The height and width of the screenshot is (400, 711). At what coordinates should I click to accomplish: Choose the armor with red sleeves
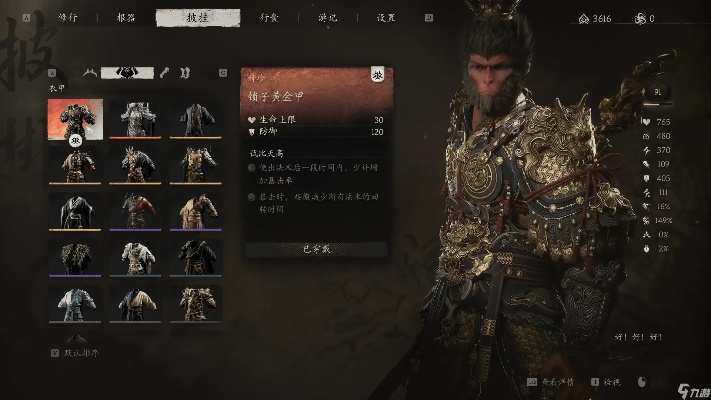tap(139, 210)
